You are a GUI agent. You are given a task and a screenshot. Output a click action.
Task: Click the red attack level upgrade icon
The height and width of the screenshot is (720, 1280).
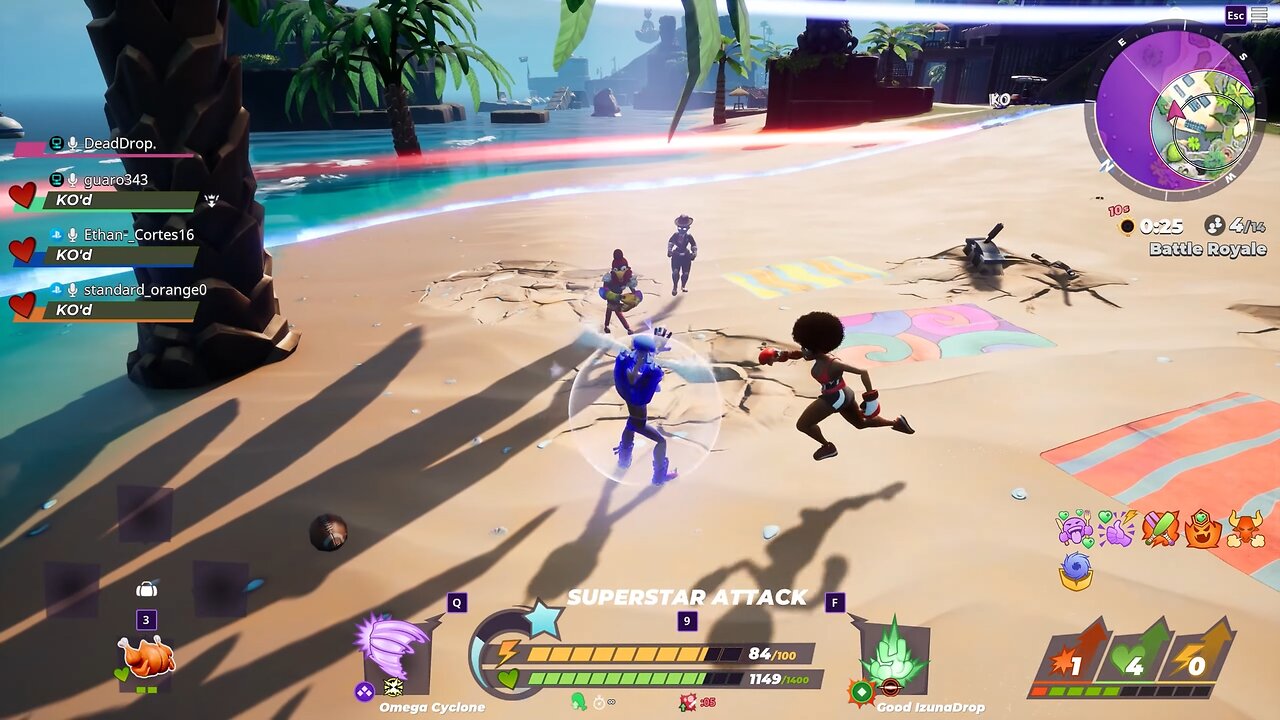tap(1070, 656)
